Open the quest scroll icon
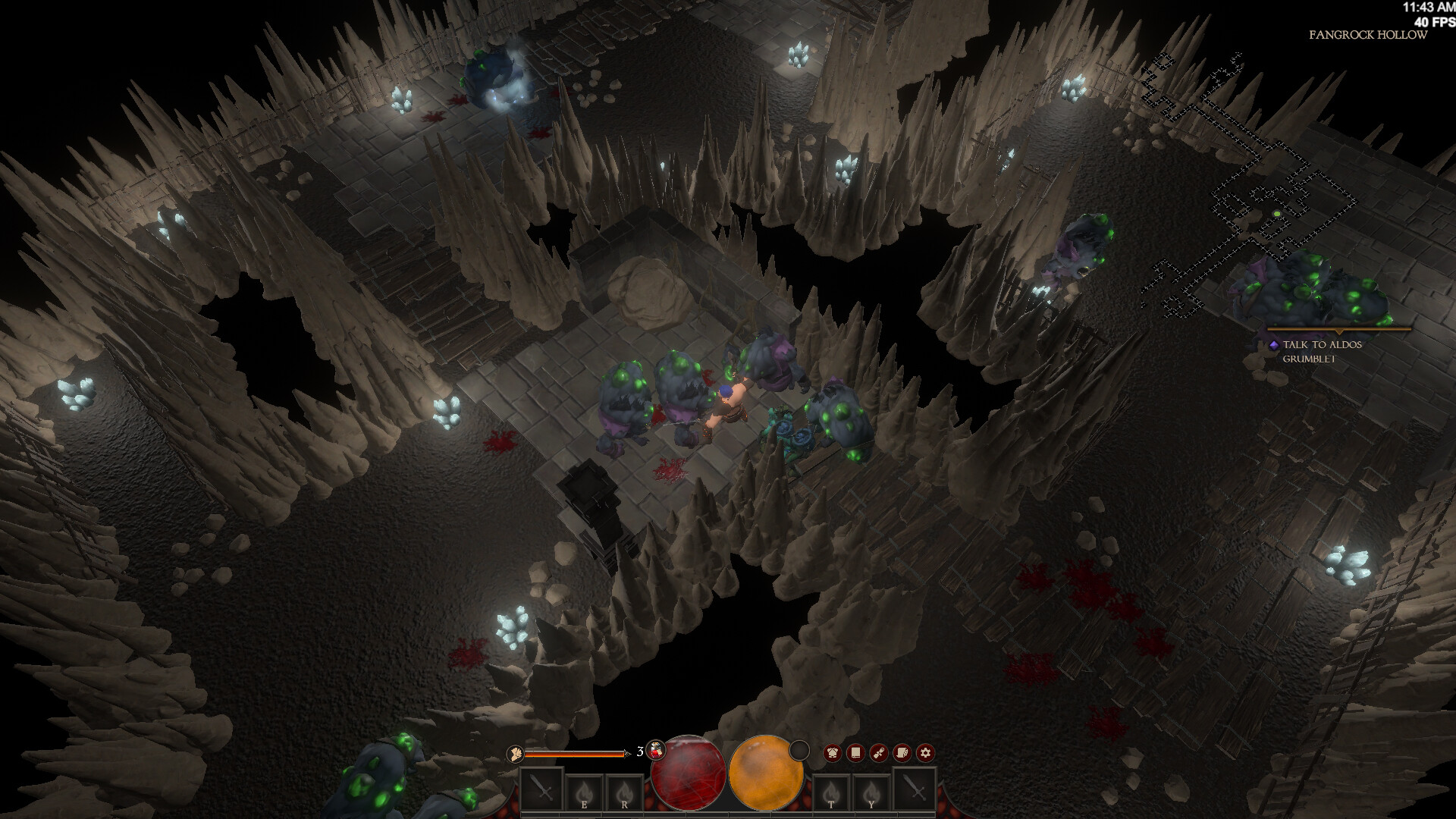This screenshot has width=1456, height=819. coord(902,753)
